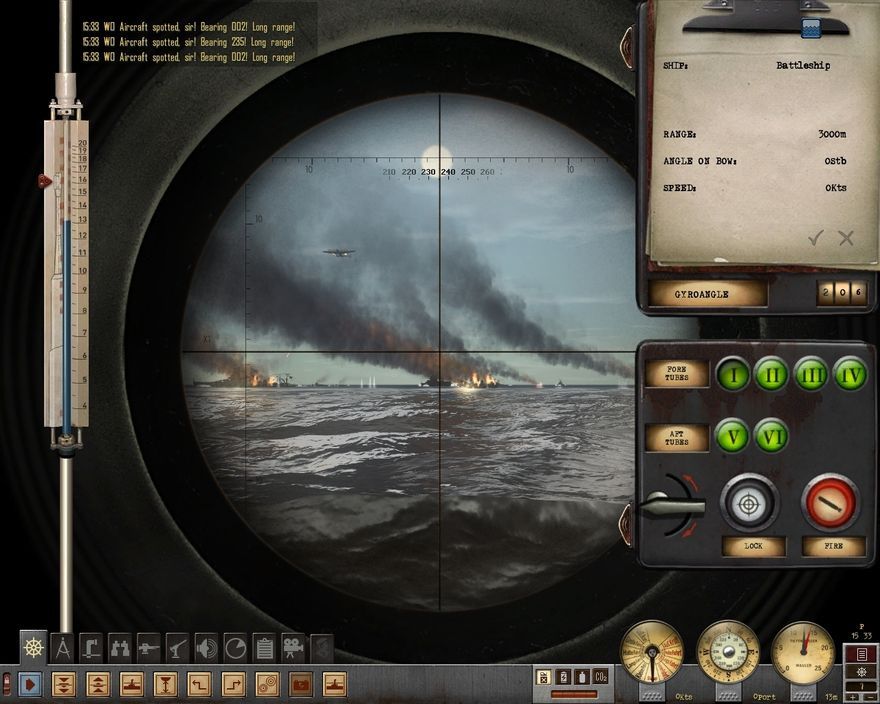Click the blue play arrow order button
This screenshot has width=880, height=704.
(29, 684)
